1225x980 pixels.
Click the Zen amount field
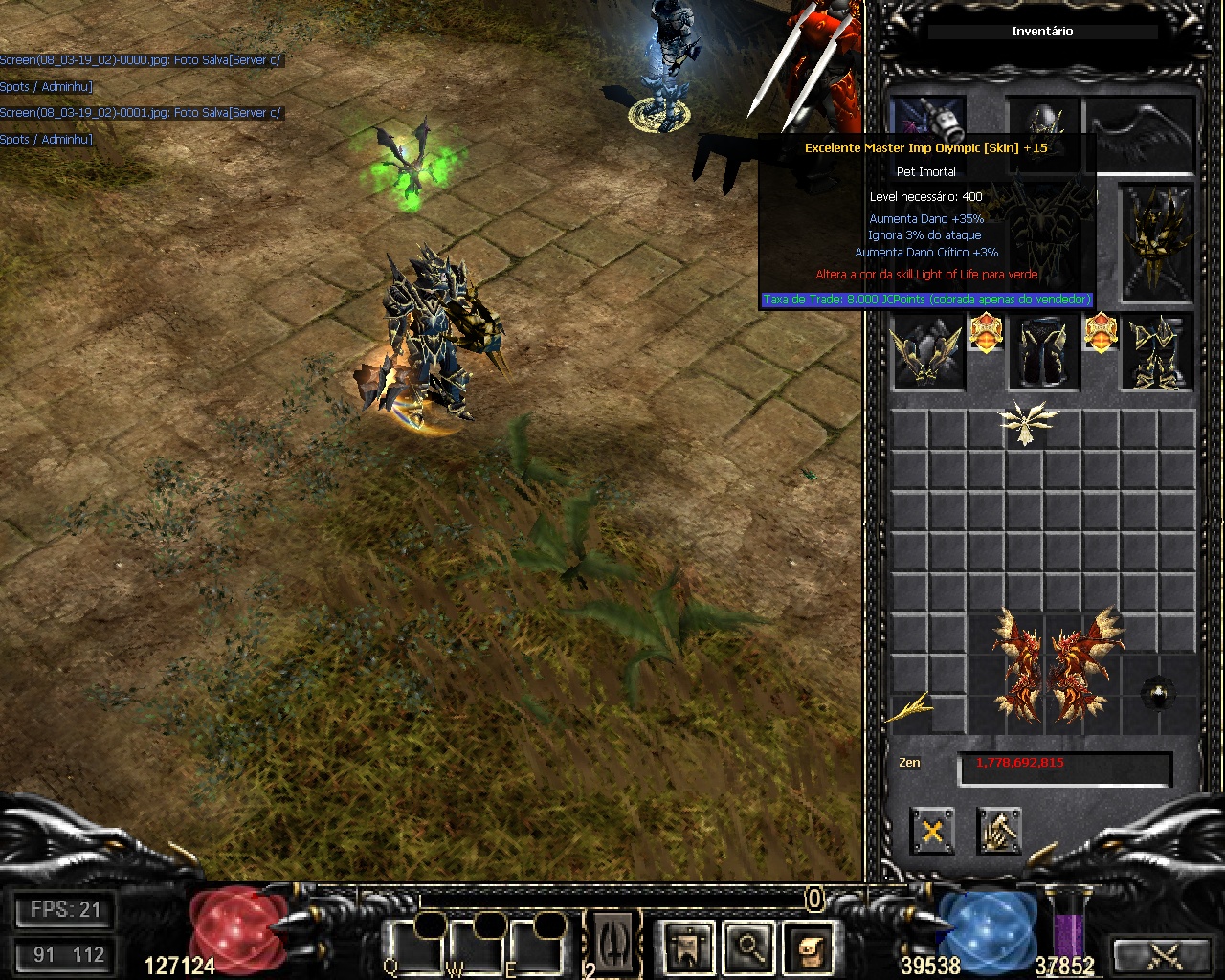tap(1064, 767)
